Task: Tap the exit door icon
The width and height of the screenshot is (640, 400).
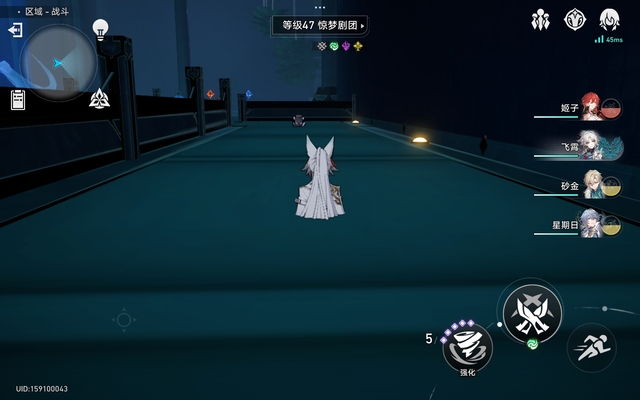Action: click(x=15, y=30)
